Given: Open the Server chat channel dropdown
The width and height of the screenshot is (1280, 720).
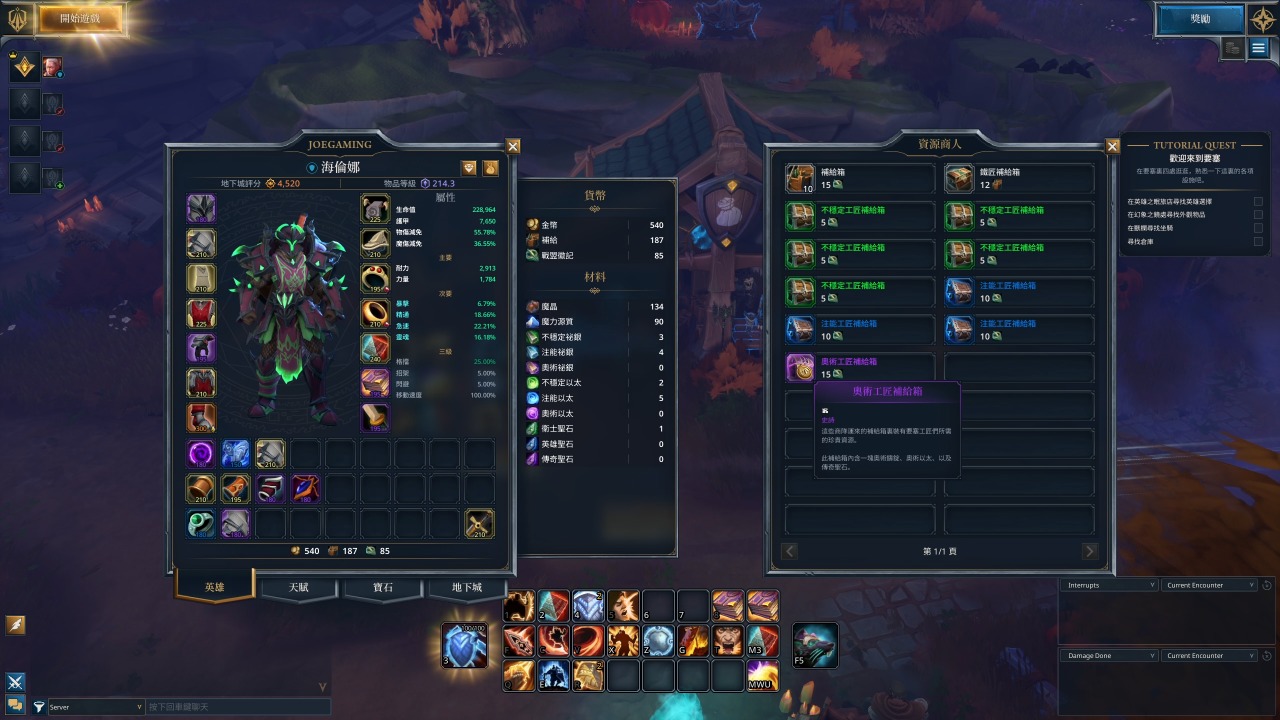Looking at the screenshot, I should (x=95, y=707).
